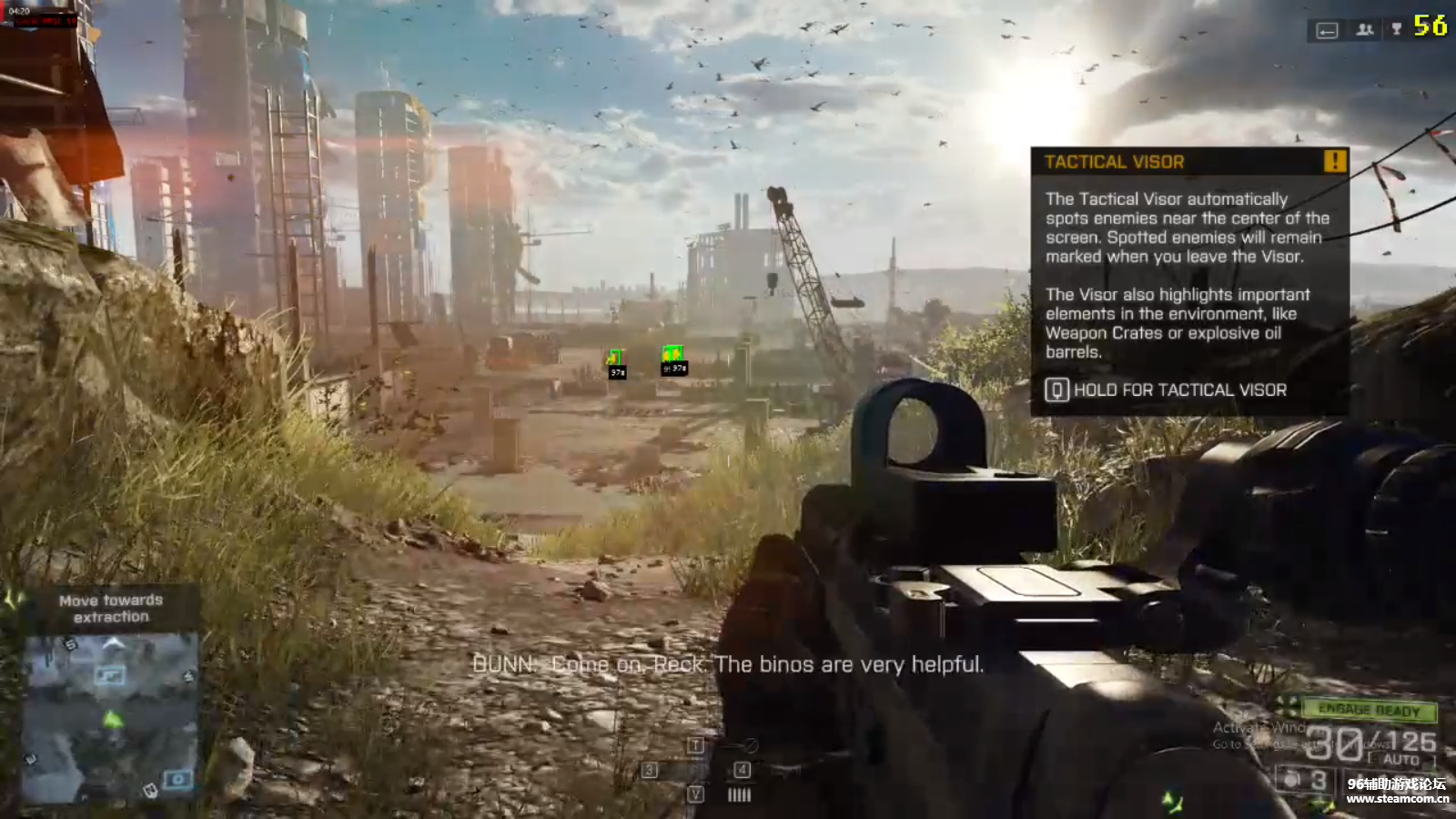Click the yellow exclamation mark alert icon

pos(1334,162)
